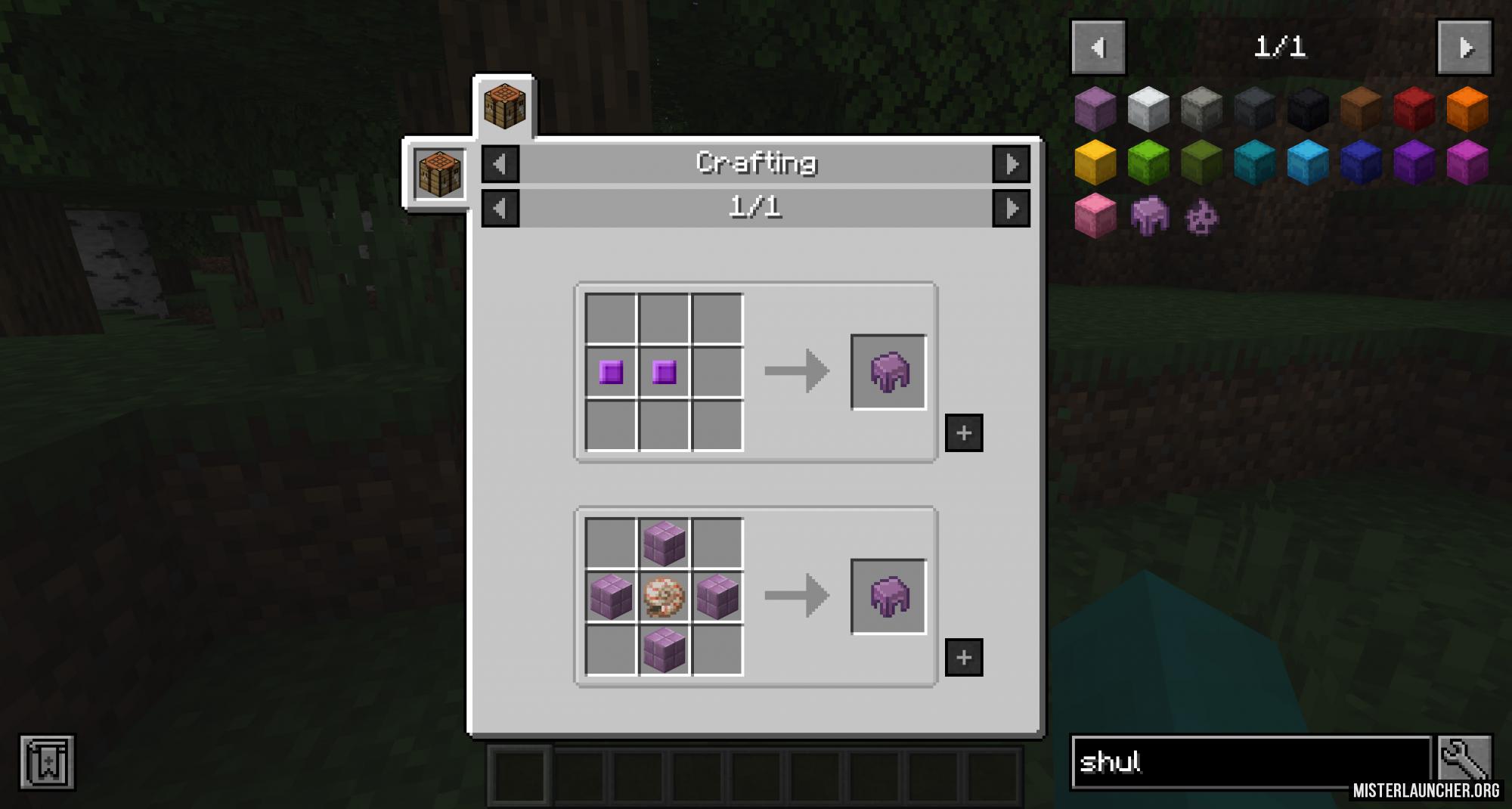Go to the next item list page

tap(1464, 48)
